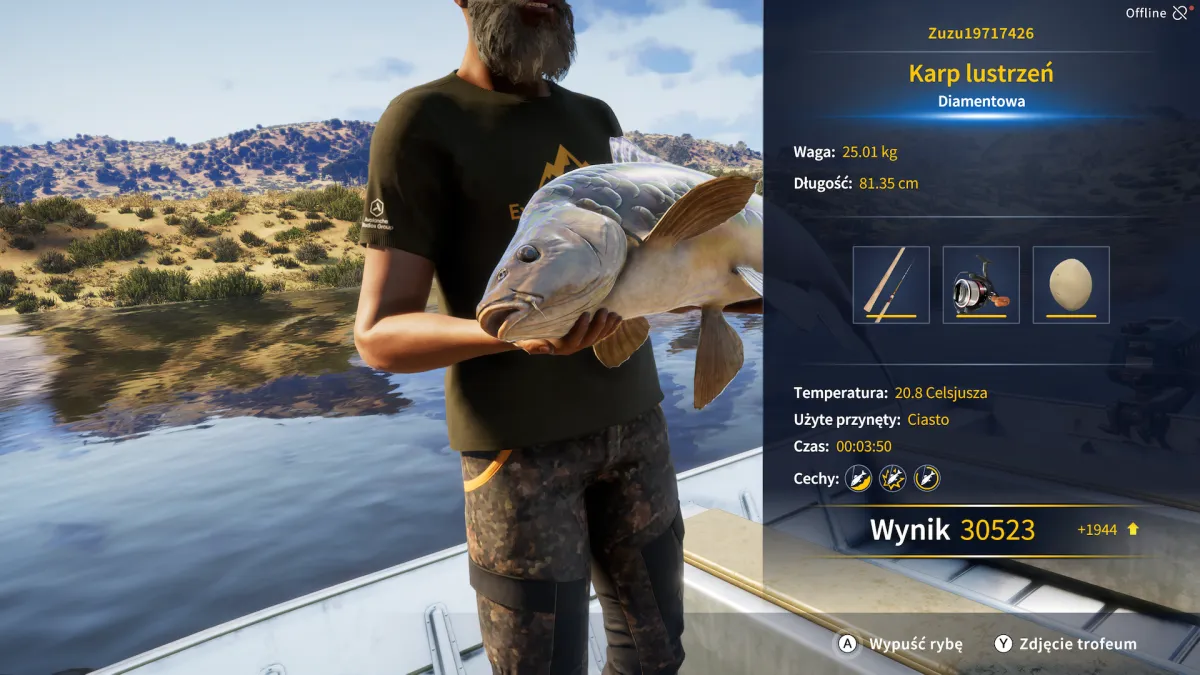This screenshot has height=675, width=1200.
Task: Select the fishing rod equipment slot
Action: 891,285
